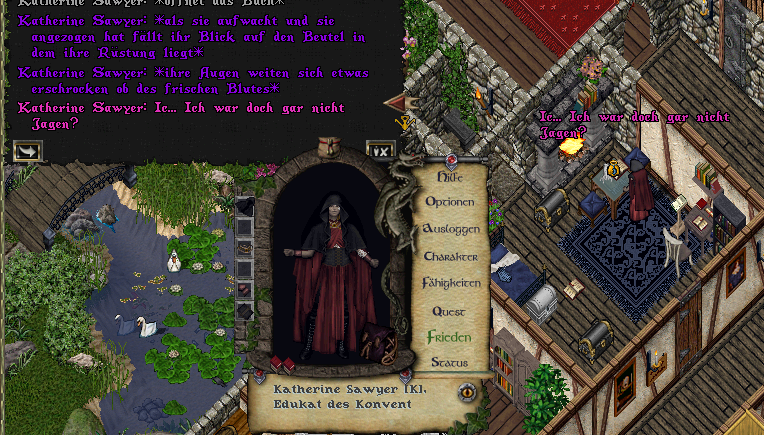This screenshot has height=435, width=764.
Task: Open the Optionen settings
Action: (x=450, y=202)
